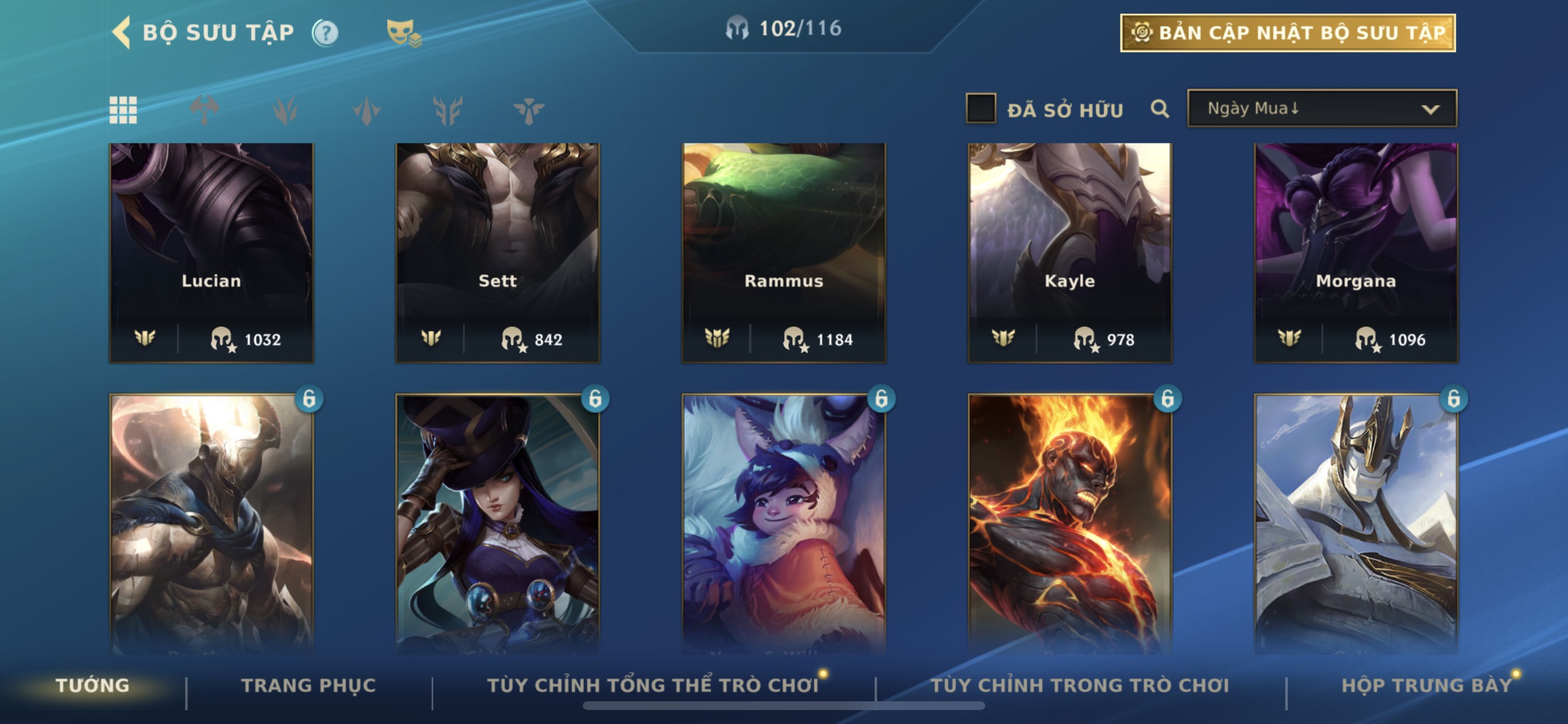Switch to the Trang Phục tab

308,686
